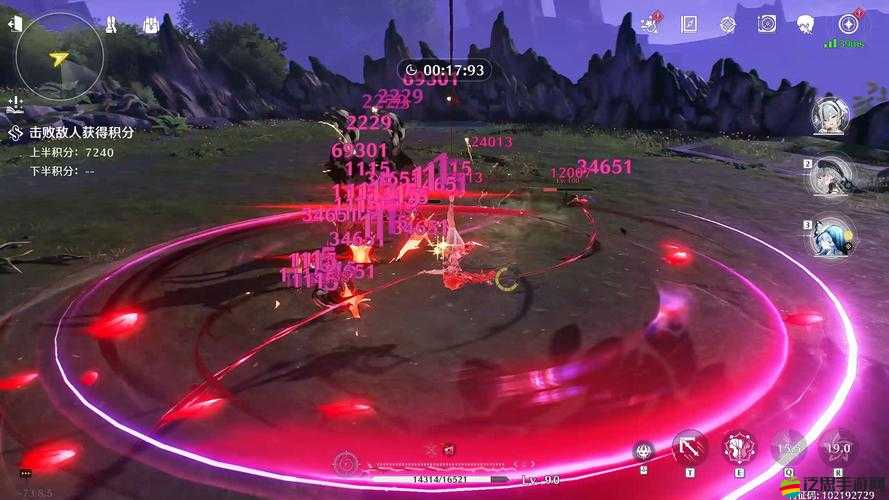Image resolution: width=889 pixels, height=500 pixels.
Task: Switch to party character number 3
Action: tap(832, 238)
